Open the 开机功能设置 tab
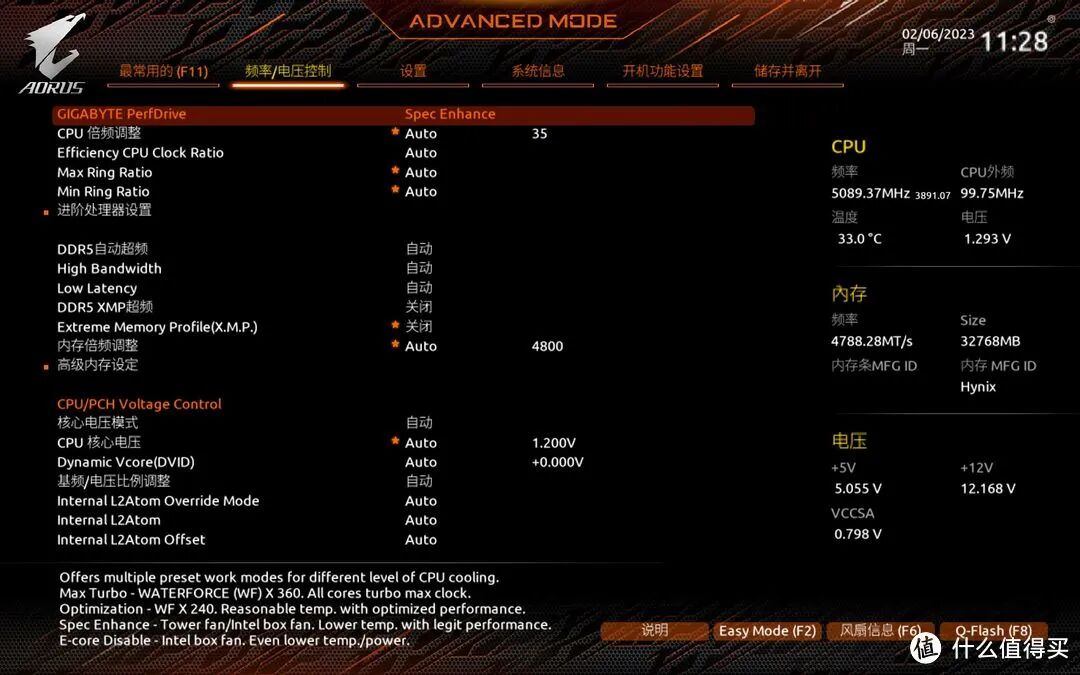Screen dimensions: 1080x675 pyautogui.click(x=663, y=71)
